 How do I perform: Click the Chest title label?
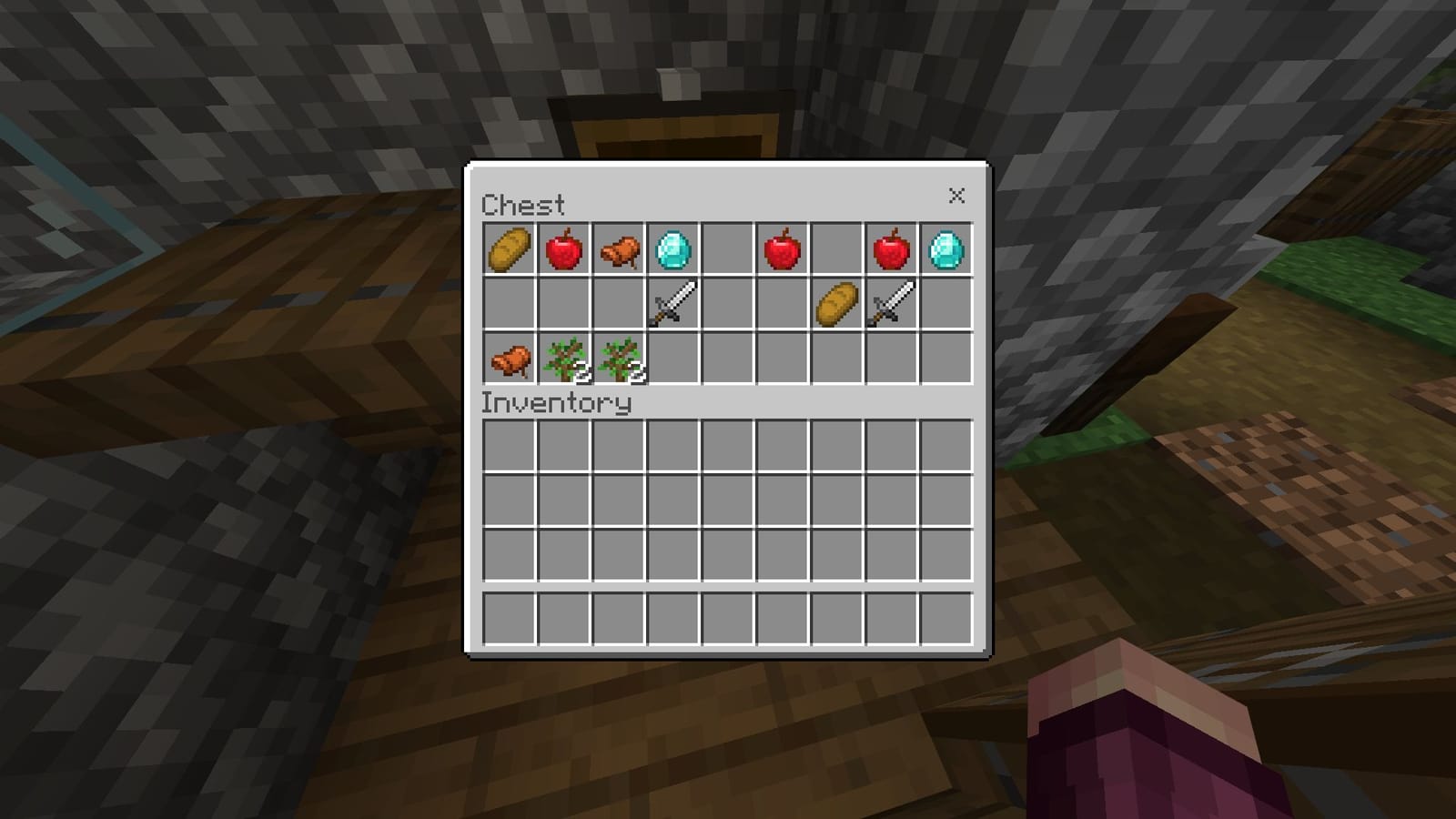[523, 205]
